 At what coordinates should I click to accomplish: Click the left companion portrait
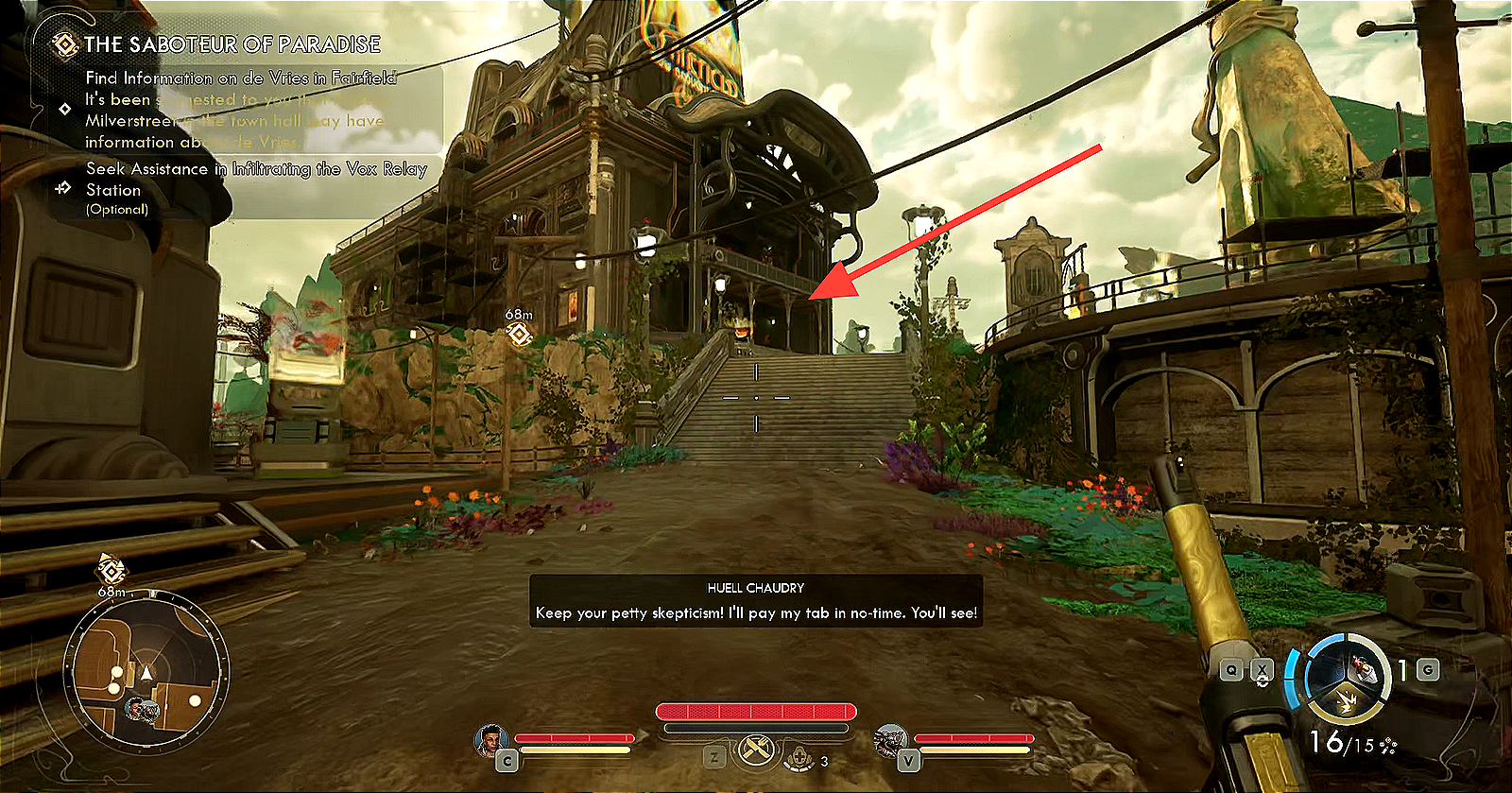[x=490, y=740]
